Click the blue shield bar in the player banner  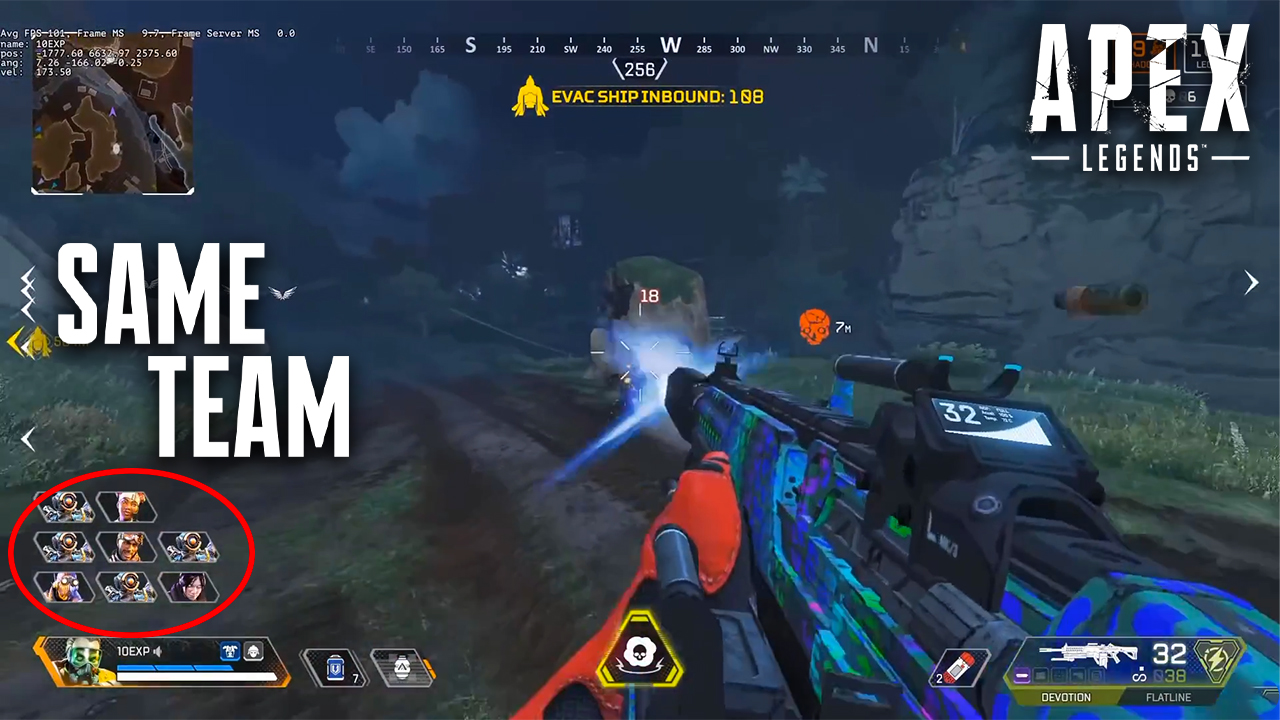(x=173, y=668)
